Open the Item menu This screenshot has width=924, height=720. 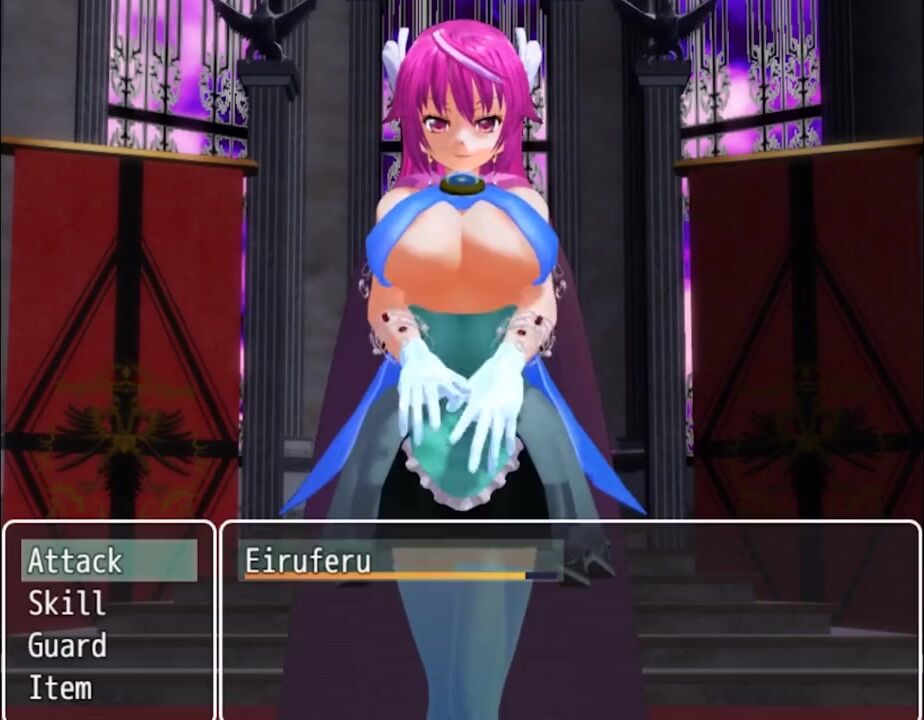click(x=60, y=688)
